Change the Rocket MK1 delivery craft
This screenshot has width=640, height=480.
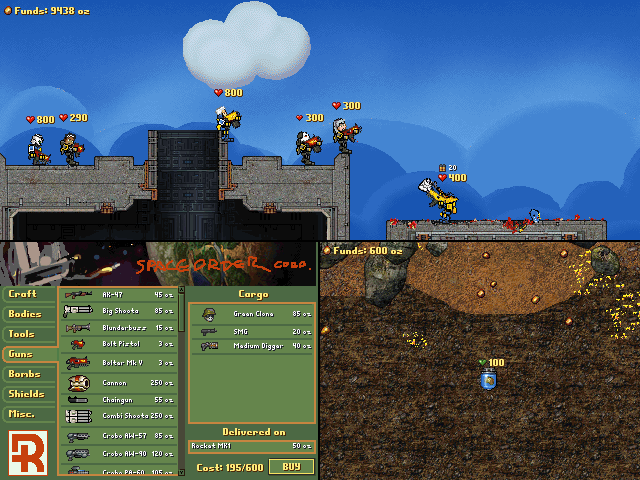pyautogui.click(x=252, y=445)
